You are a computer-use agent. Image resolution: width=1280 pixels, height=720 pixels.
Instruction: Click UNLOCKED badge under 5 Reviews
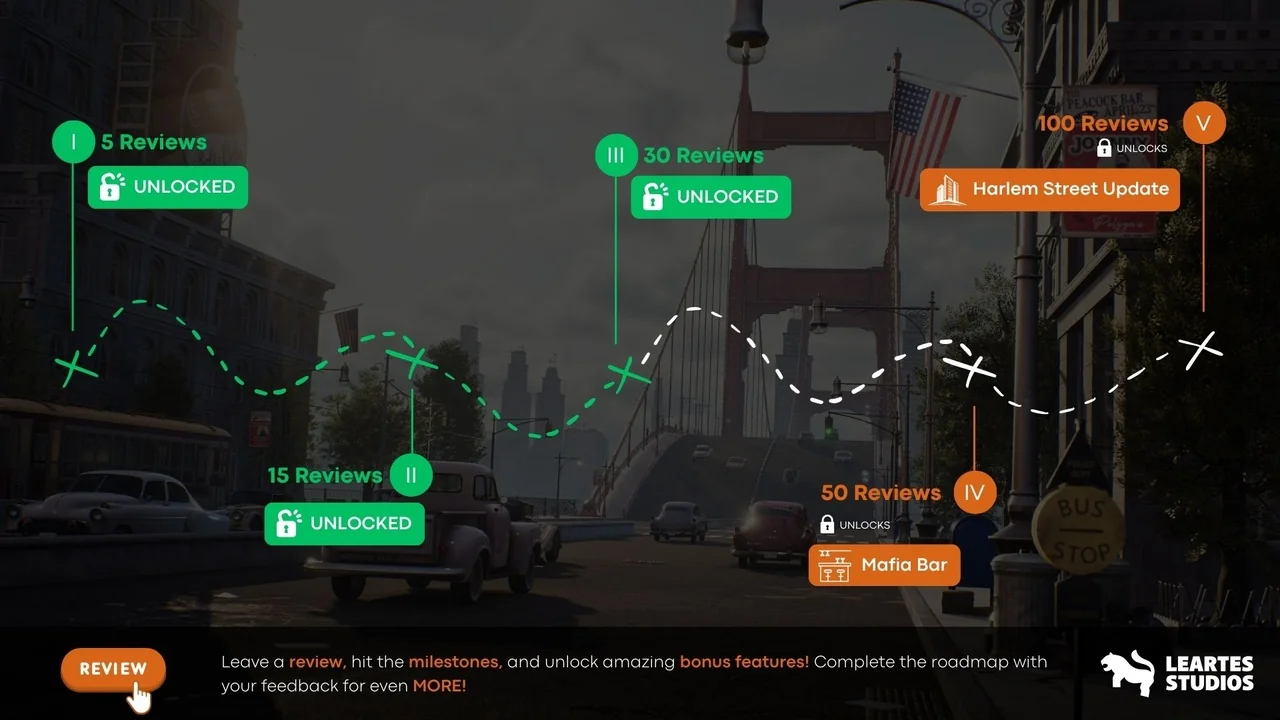coord(167,187)
